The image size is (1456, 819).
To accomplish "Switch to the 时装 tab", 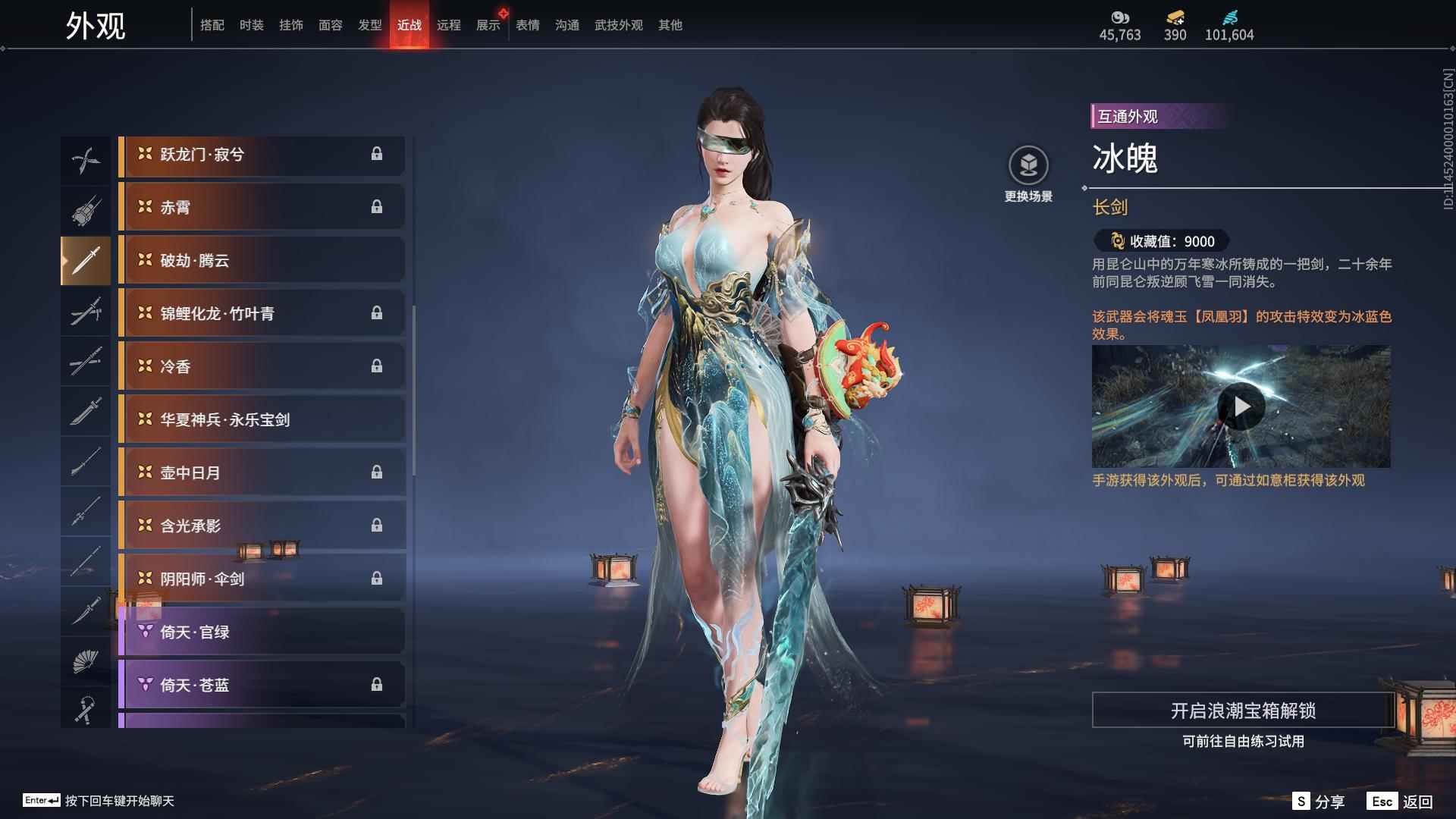I will [251, 25].
